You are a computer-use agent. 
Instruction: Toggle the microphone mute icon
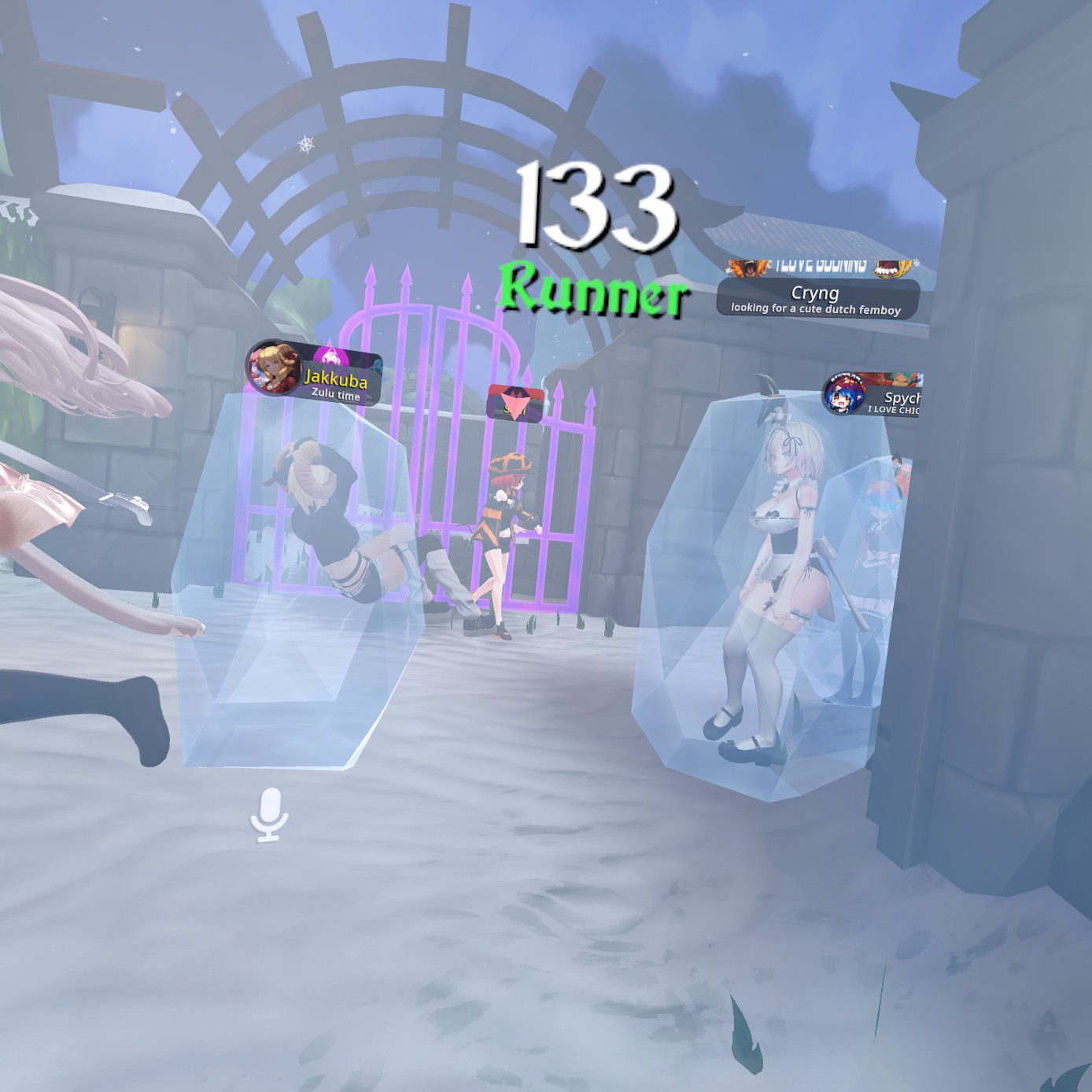[x=269, y=813]
